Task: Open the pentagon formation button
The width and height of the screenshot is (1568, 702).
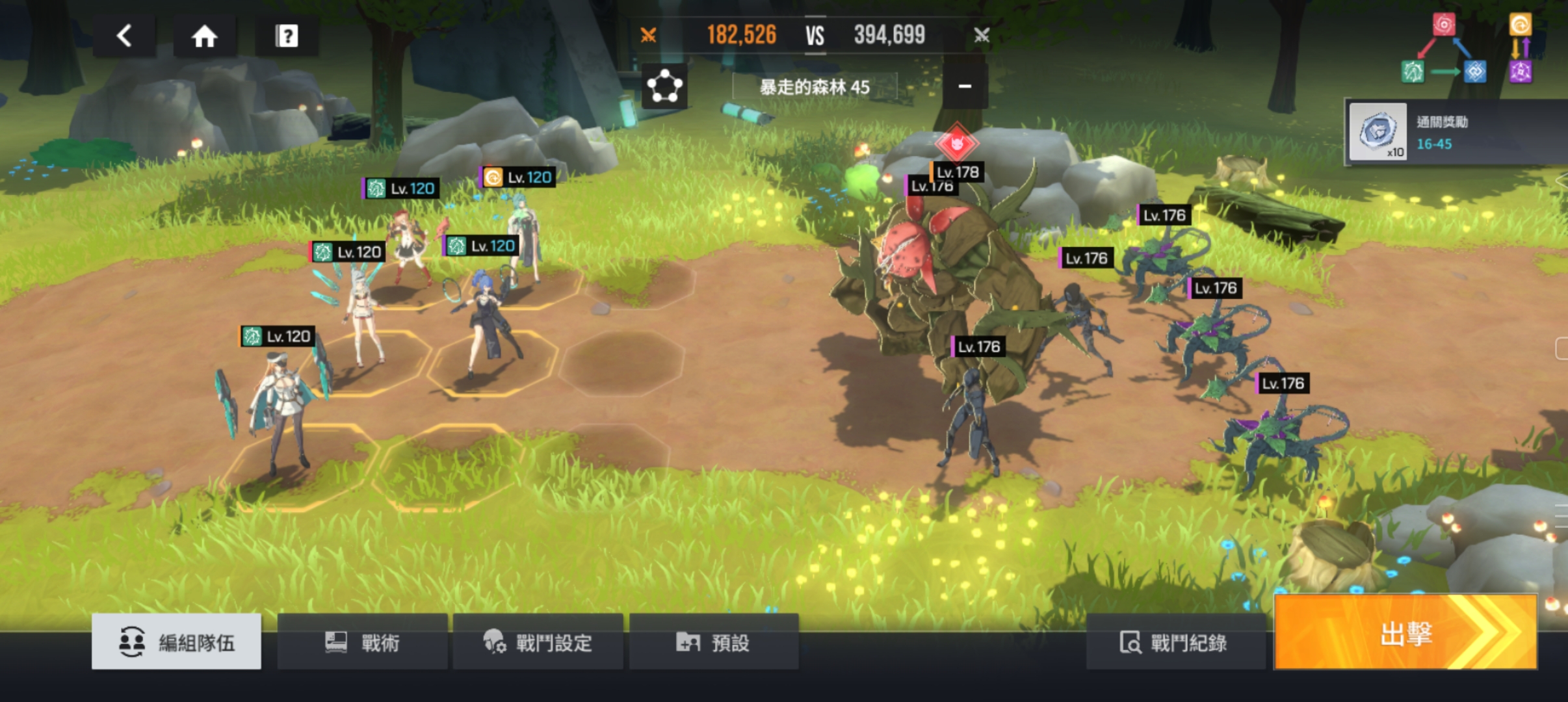Action: 664,86
